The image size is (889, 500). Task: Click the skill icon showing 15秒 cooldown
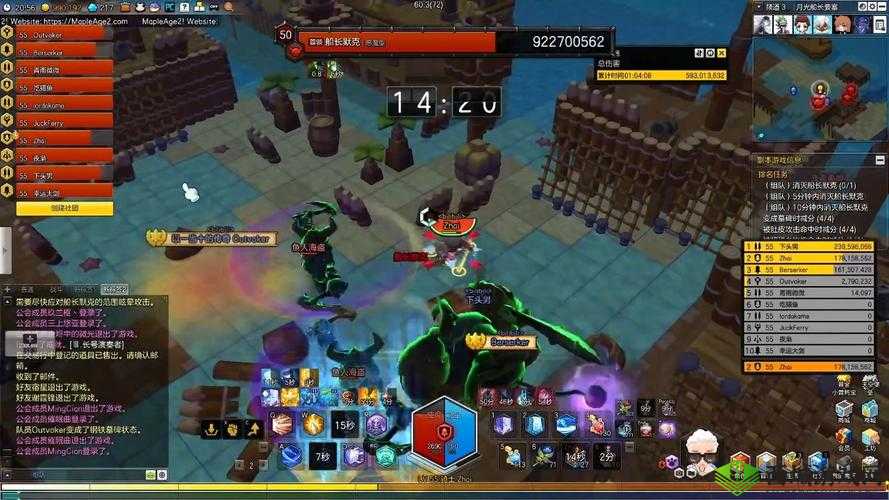(x=345, y=424)
